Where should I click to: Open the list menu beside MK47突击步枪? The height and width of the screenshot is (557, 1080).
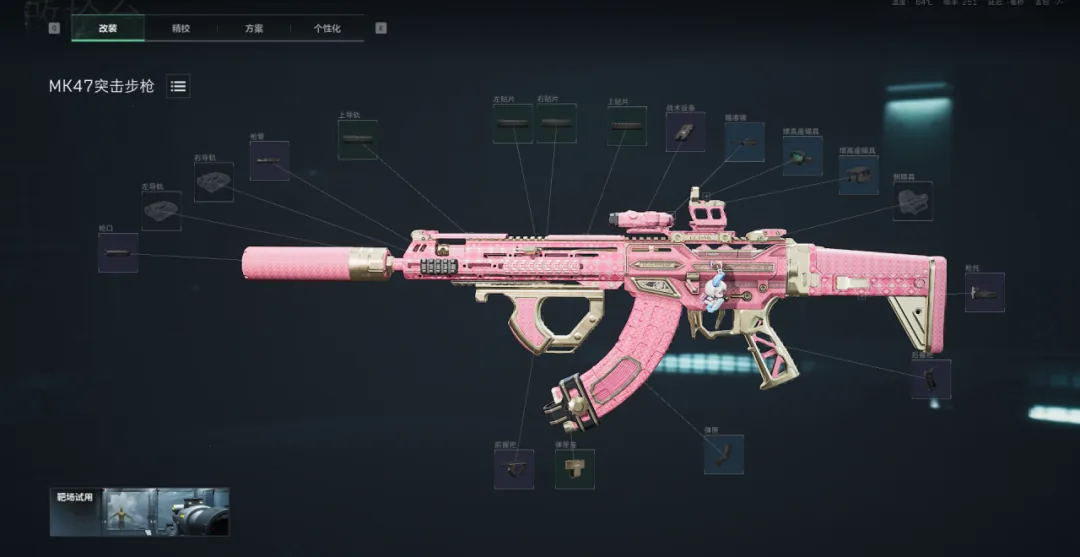pyautogui.click(x=178, y=86)
